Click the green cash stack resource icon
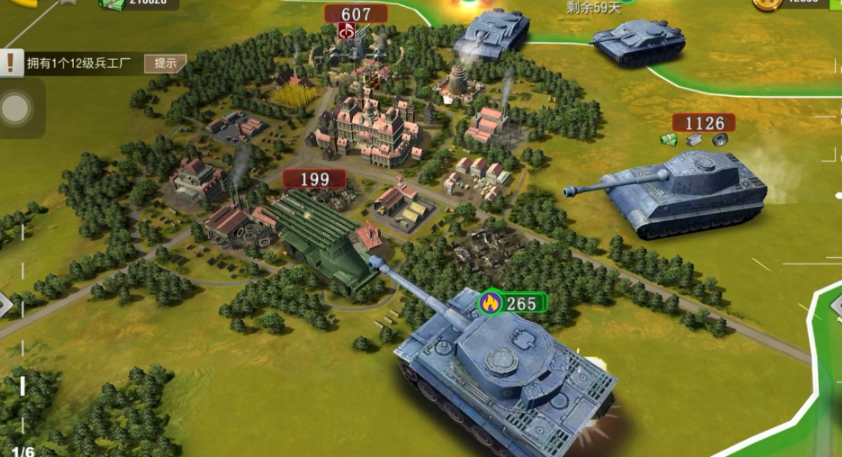Image resolution: width=842 pixels, height=457 pixels. tap(112, 4)
